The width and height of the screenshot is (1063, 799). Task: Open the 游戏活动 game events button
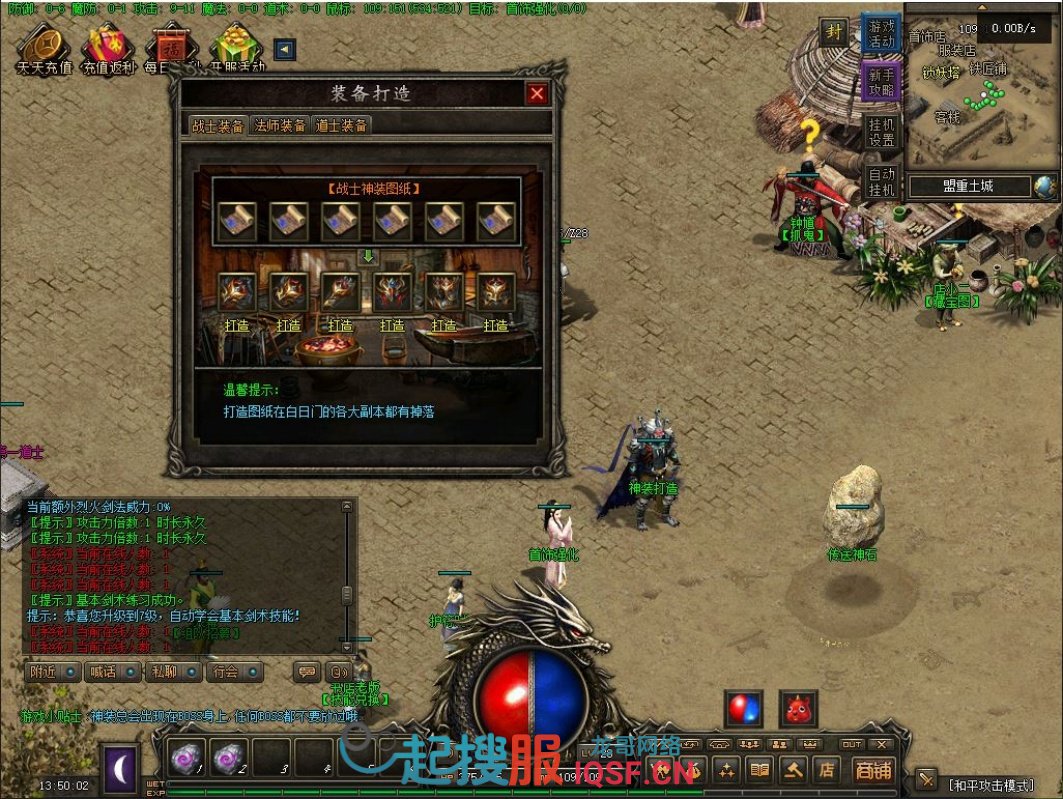[881, 34]
